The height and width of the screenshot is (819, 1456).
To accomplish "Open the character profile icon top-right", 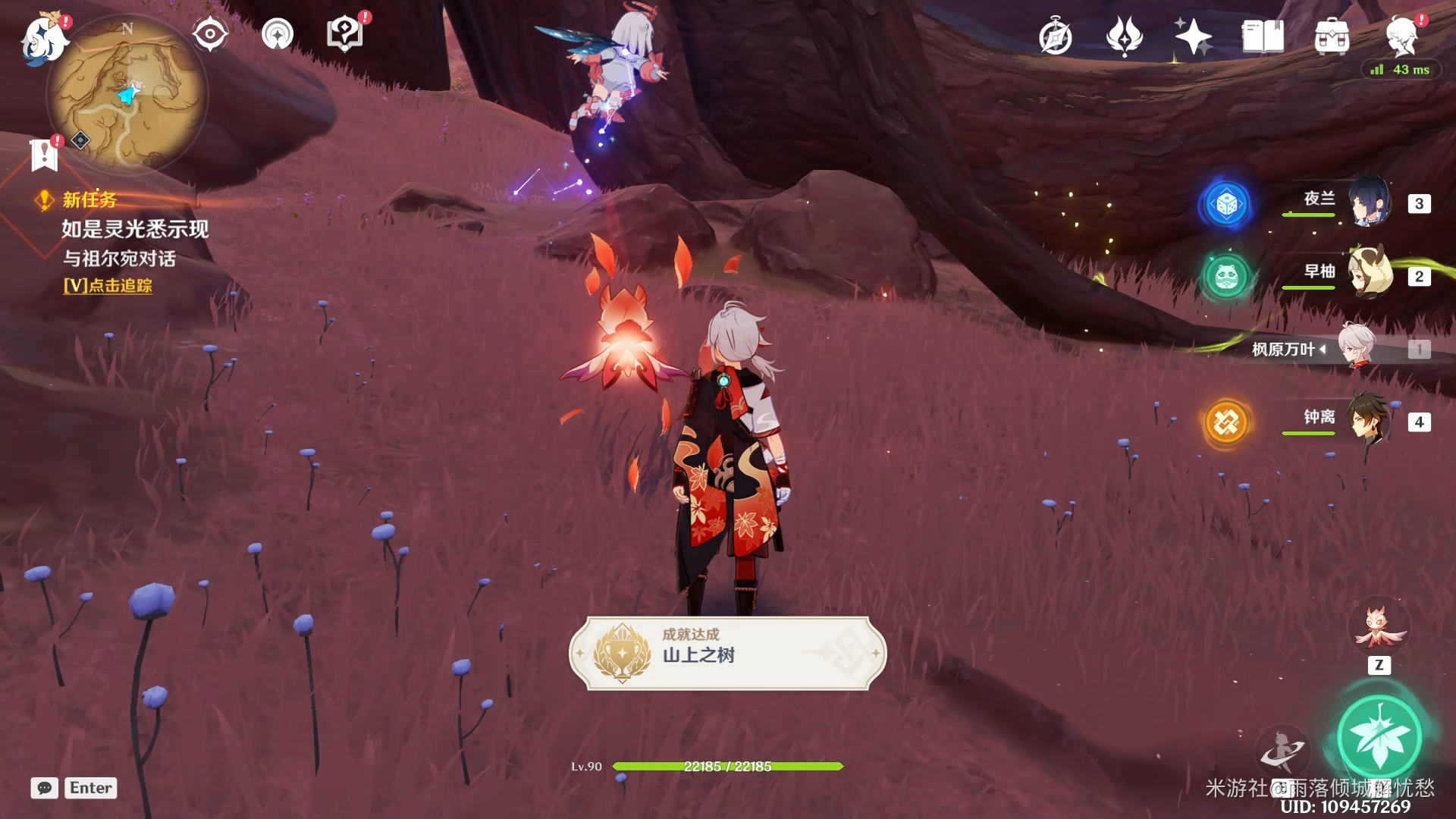I will coord(1401,36).
